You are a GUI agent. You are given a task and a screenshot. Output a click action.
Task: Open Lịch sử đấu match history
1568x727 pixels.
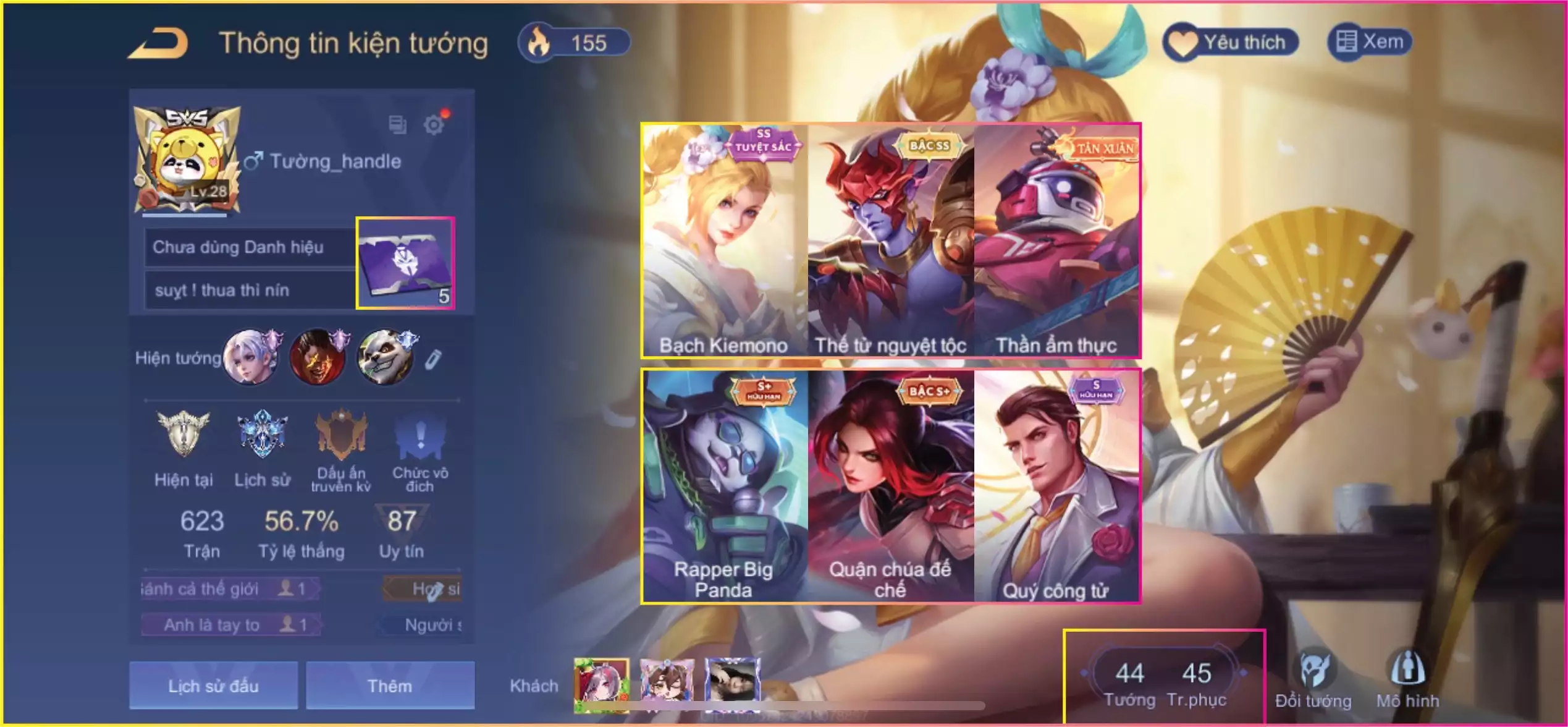tap(213, 686)
